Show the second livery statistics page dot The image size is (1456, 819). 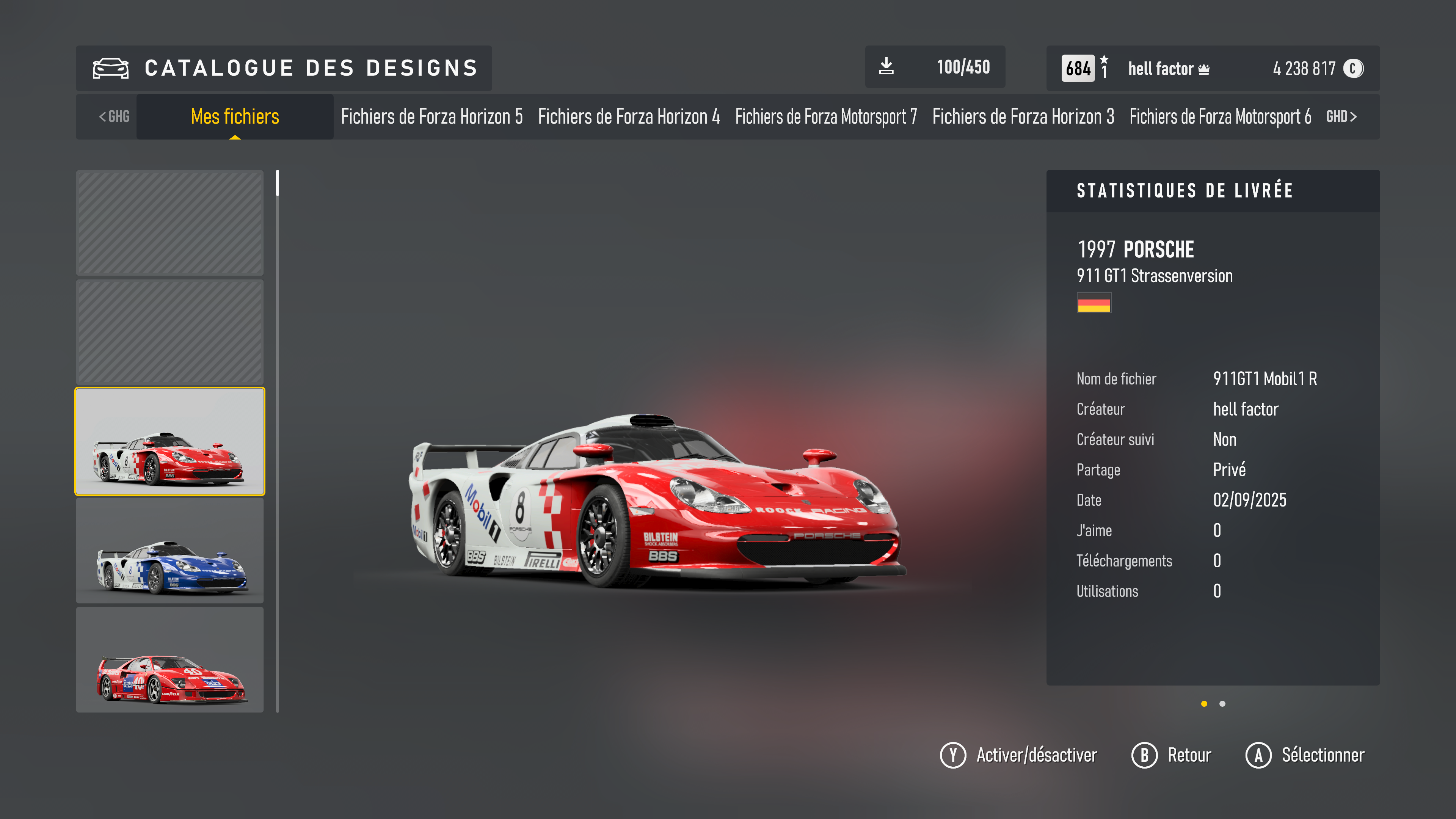[x=1222, y=704]
